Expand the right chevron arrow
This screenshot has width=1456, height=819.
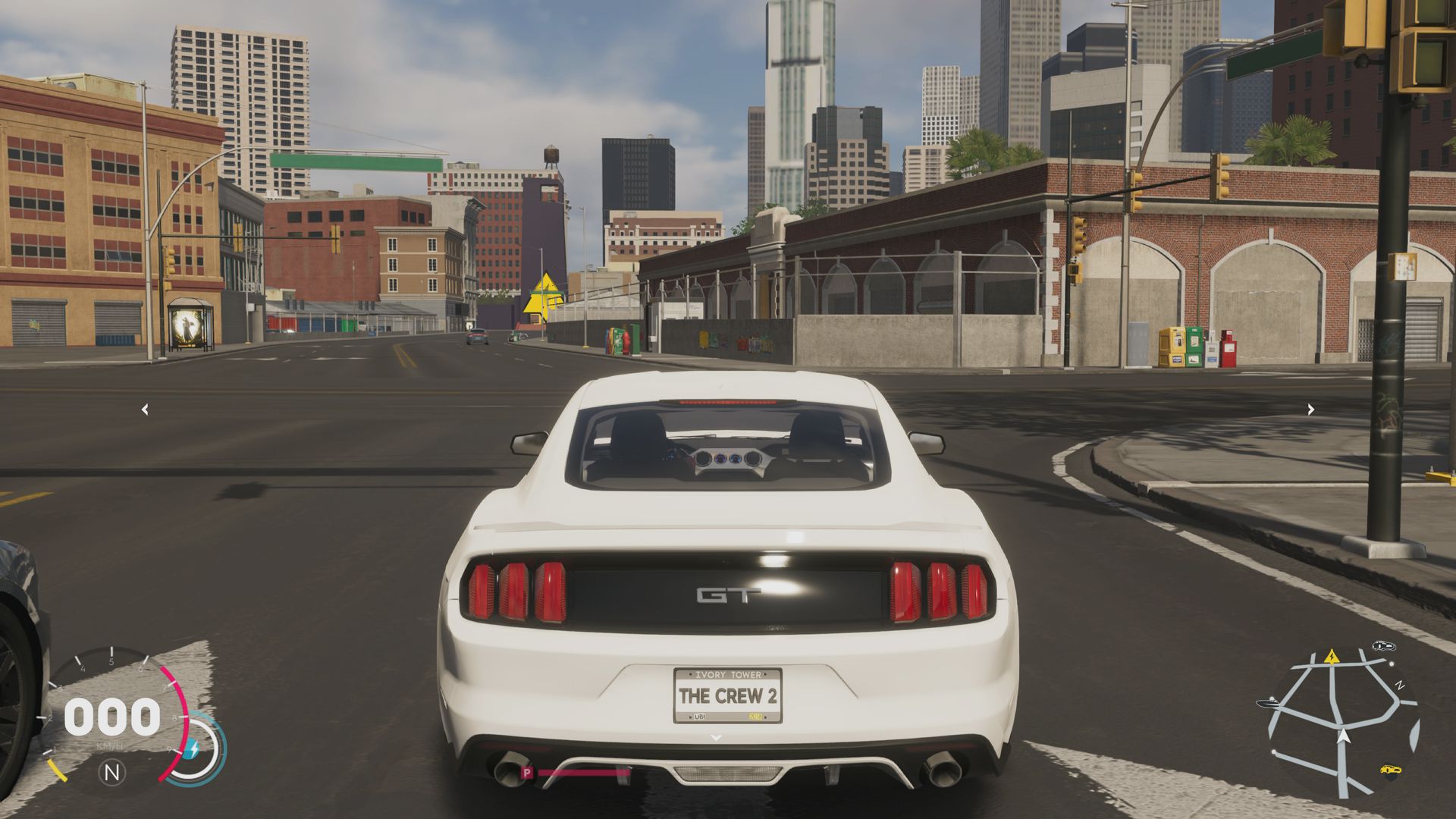coord(1310,409)
